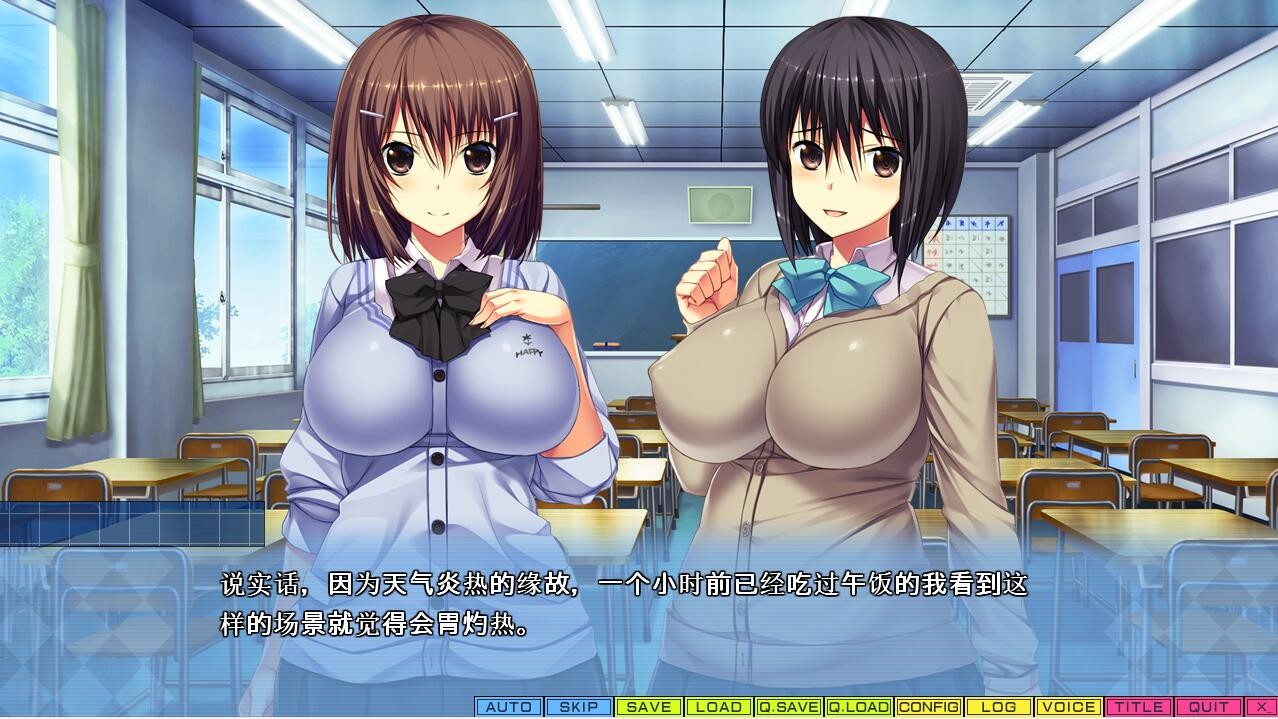Select QUIT to exit the game

coord(1208,707)
